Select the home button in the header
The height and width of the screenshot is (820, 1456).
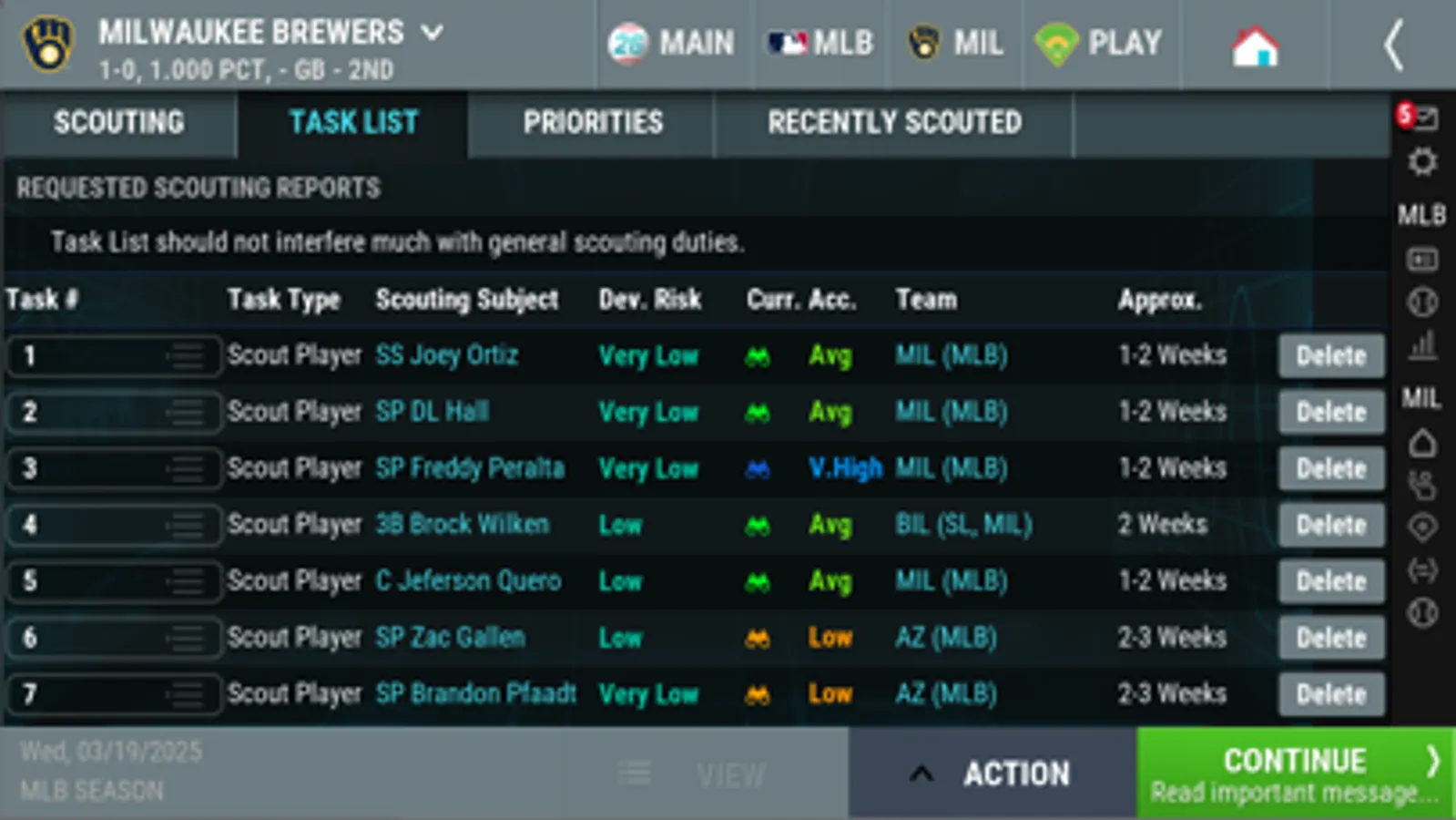pyautogui.click(x=1256, y=44)
